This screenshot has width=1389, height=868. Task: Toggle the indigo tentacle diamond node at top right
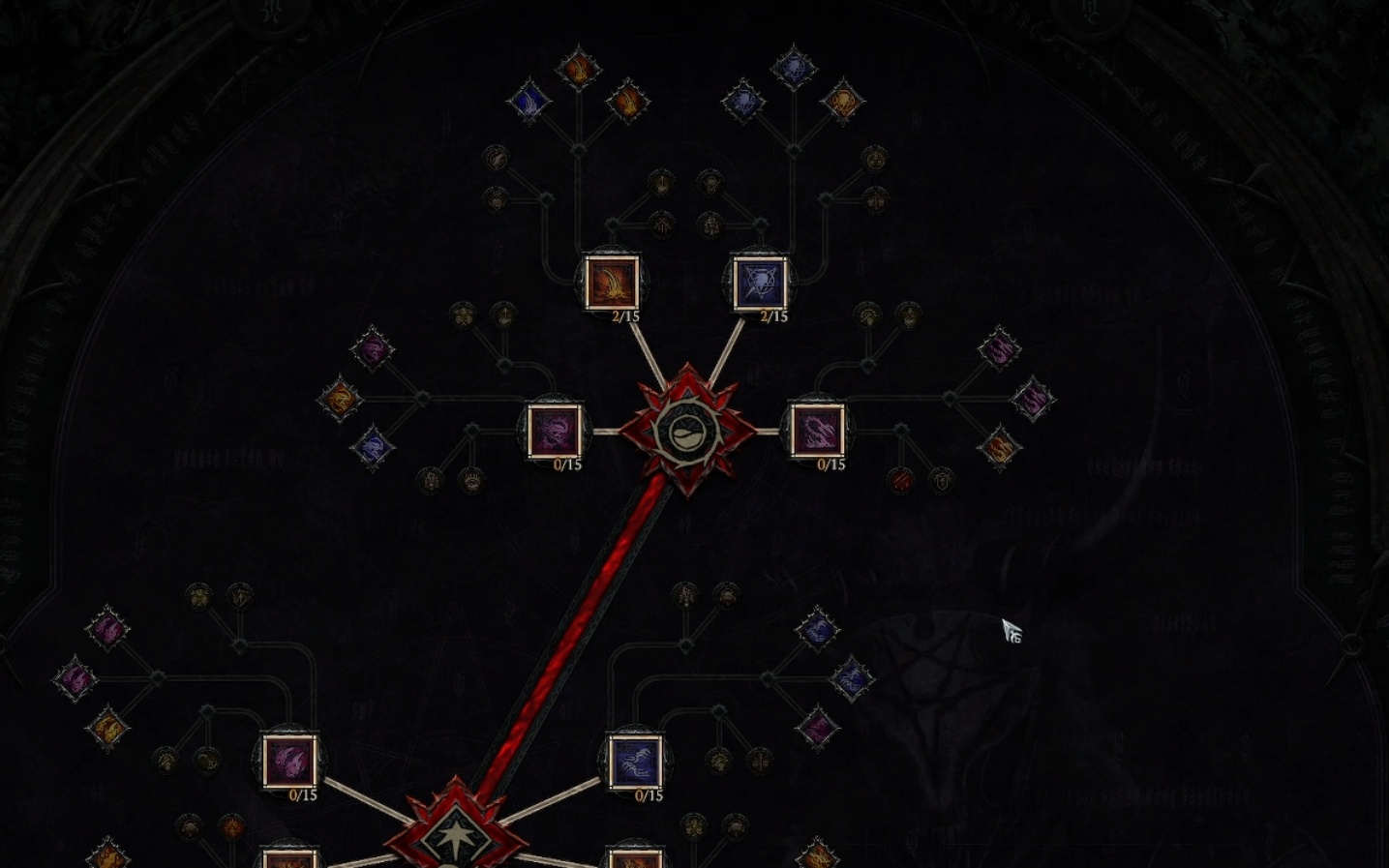coord(745,101)
